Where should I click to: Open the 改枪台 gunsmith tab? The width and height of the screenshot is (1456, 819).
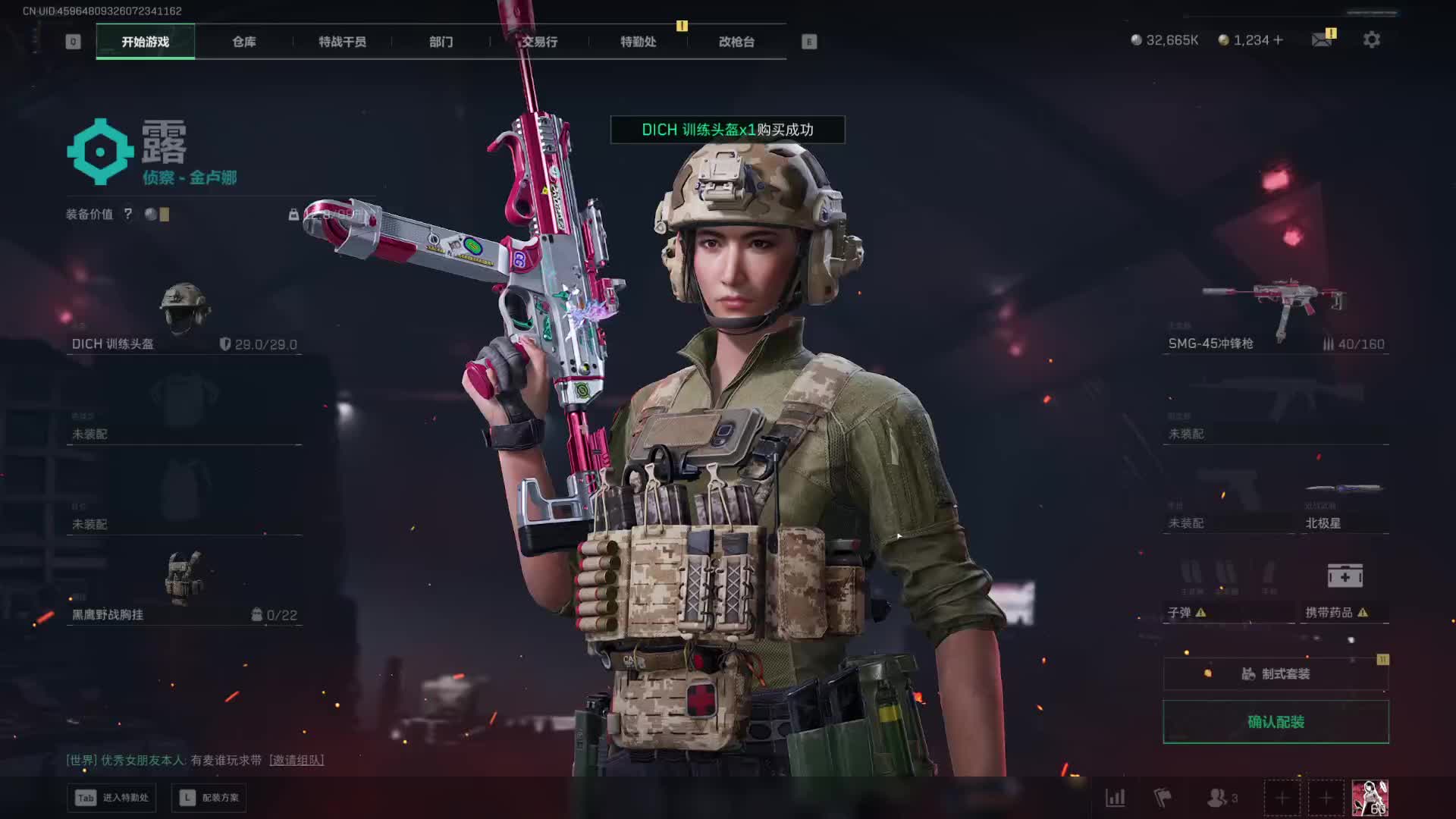[736, 42]
